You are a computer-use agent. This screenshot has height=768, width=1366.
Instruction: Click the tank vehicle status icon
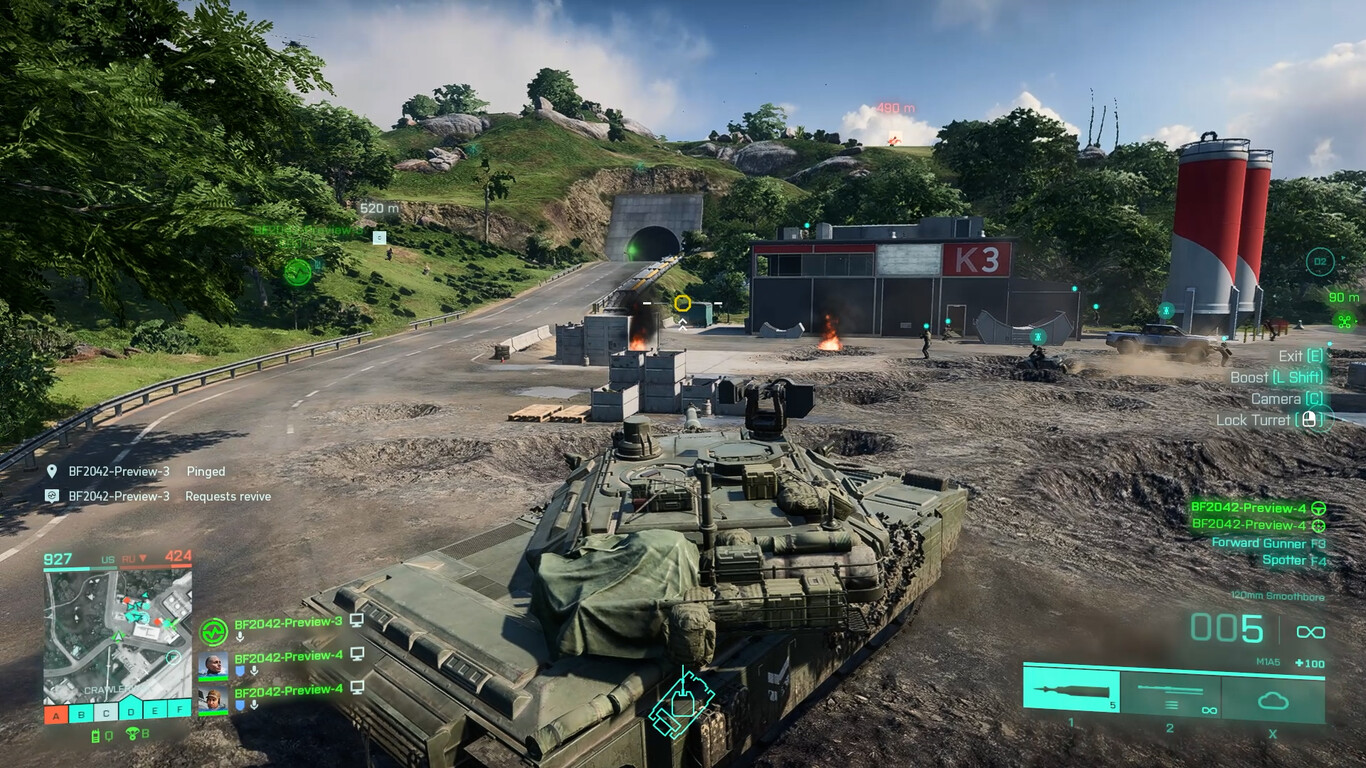tap(681, 703)
